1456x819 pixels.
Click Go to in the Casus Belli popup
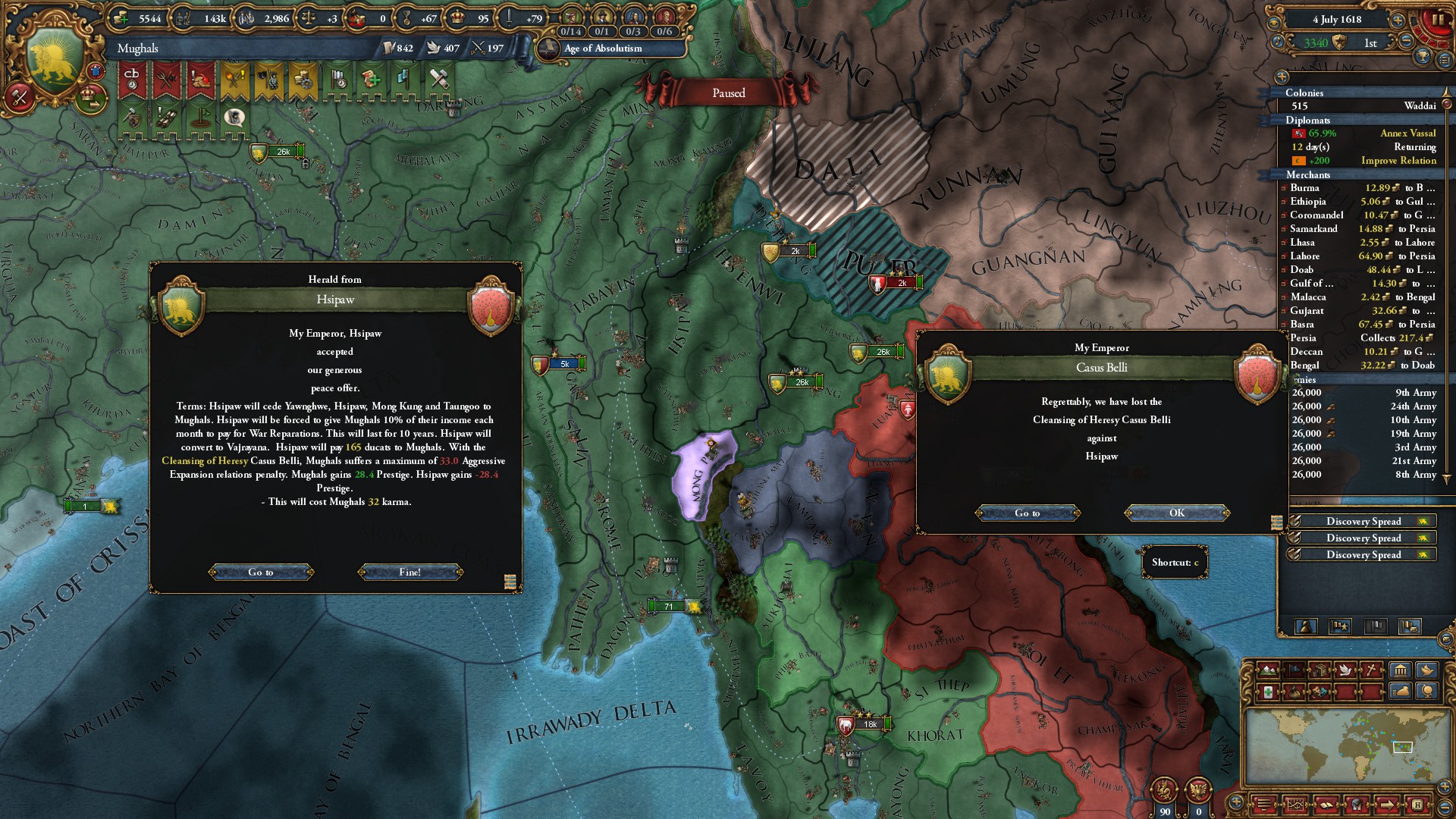[1027, 513]
